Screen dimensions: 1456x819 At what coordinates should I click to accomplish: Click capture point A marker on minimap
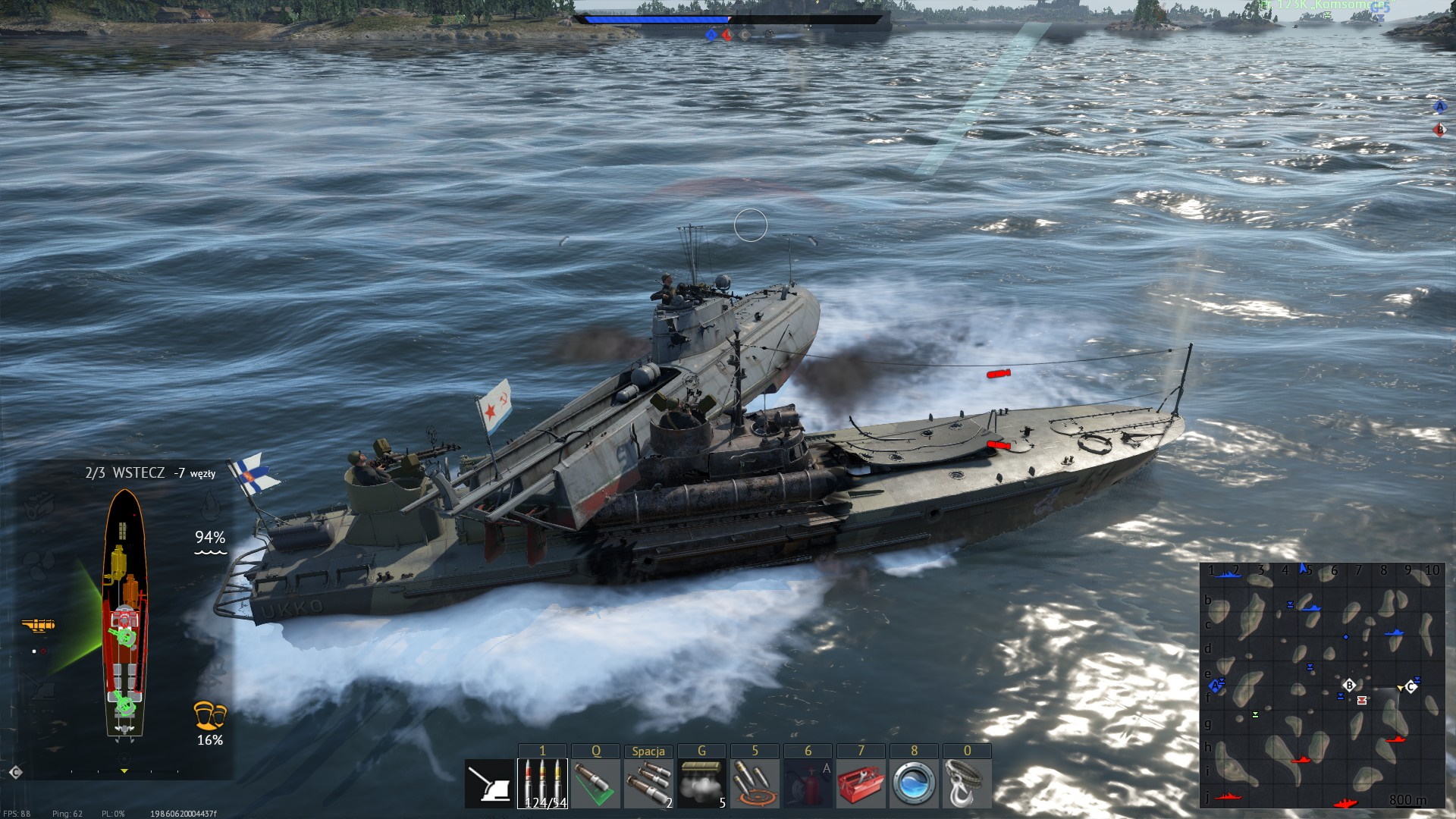1216,686
